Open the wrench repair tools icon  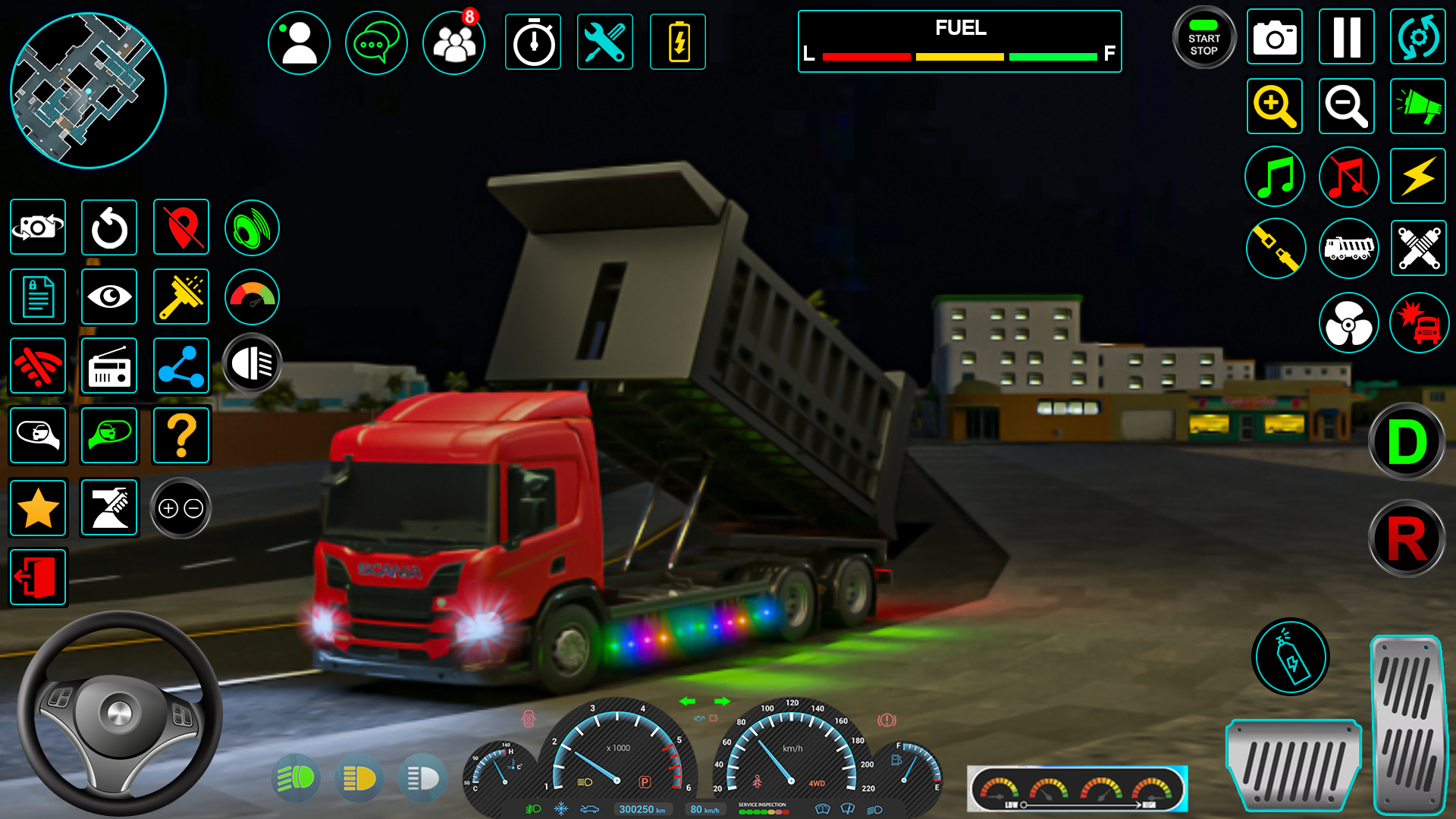coord(605,42)
